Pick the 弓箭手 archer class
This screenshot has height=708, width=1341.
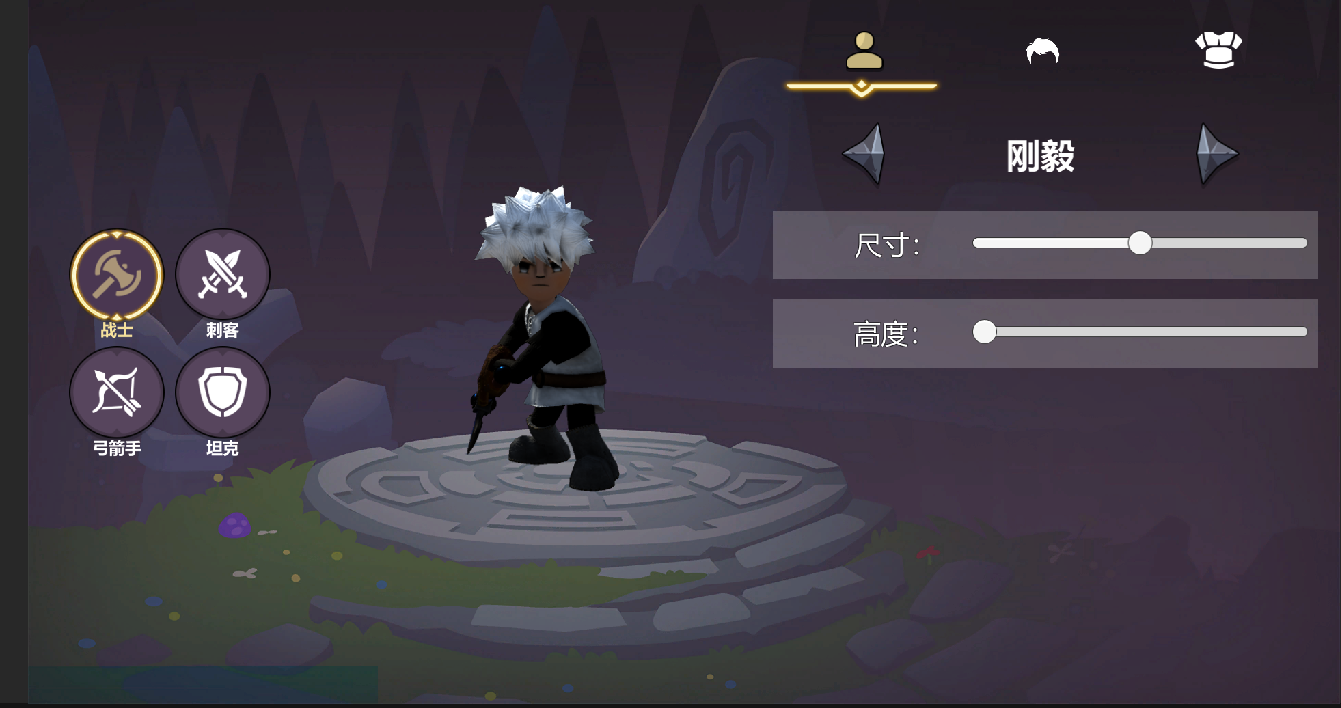(116, 393)
